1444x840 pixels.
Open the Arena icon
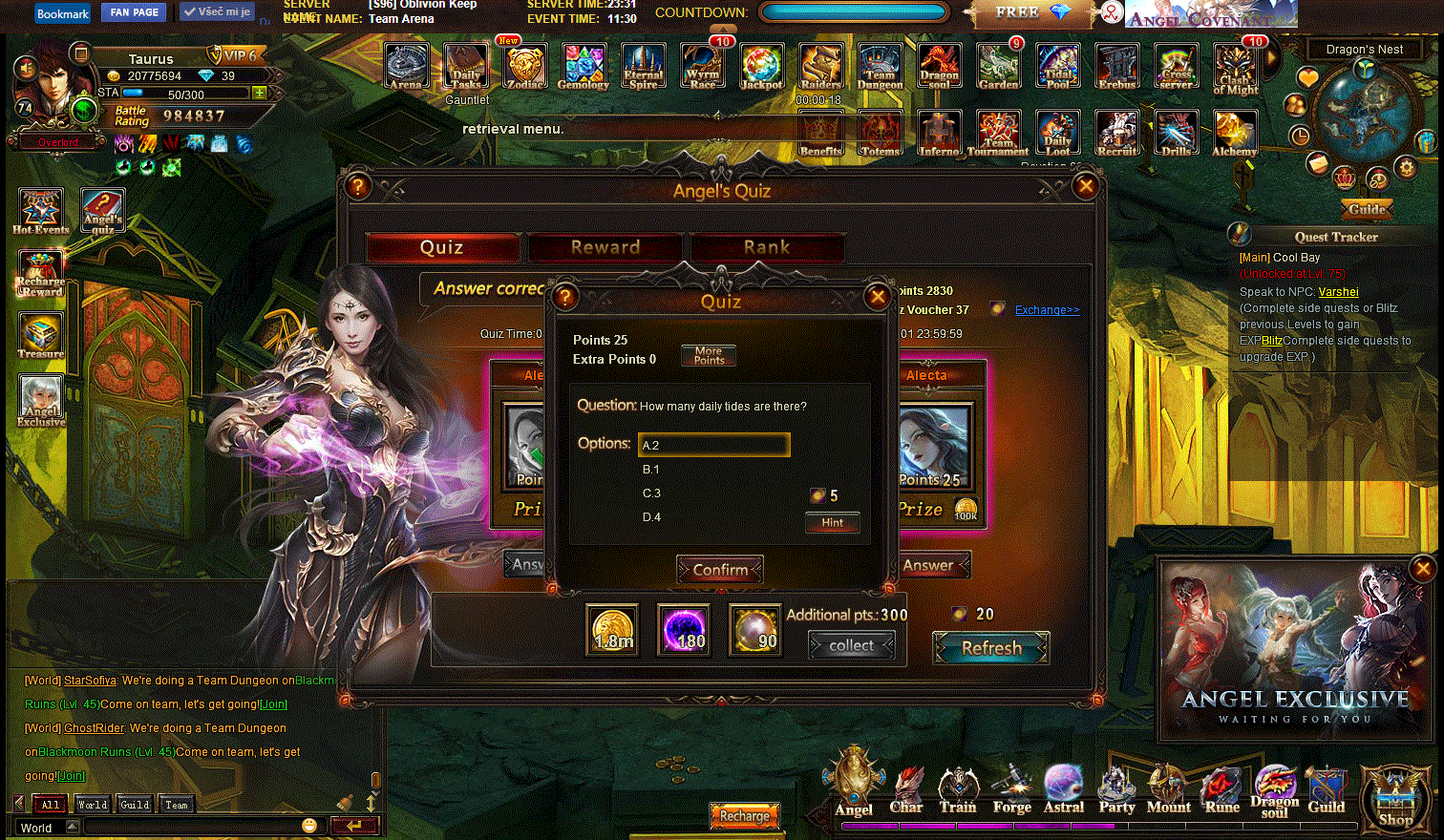tap(406, 67)
